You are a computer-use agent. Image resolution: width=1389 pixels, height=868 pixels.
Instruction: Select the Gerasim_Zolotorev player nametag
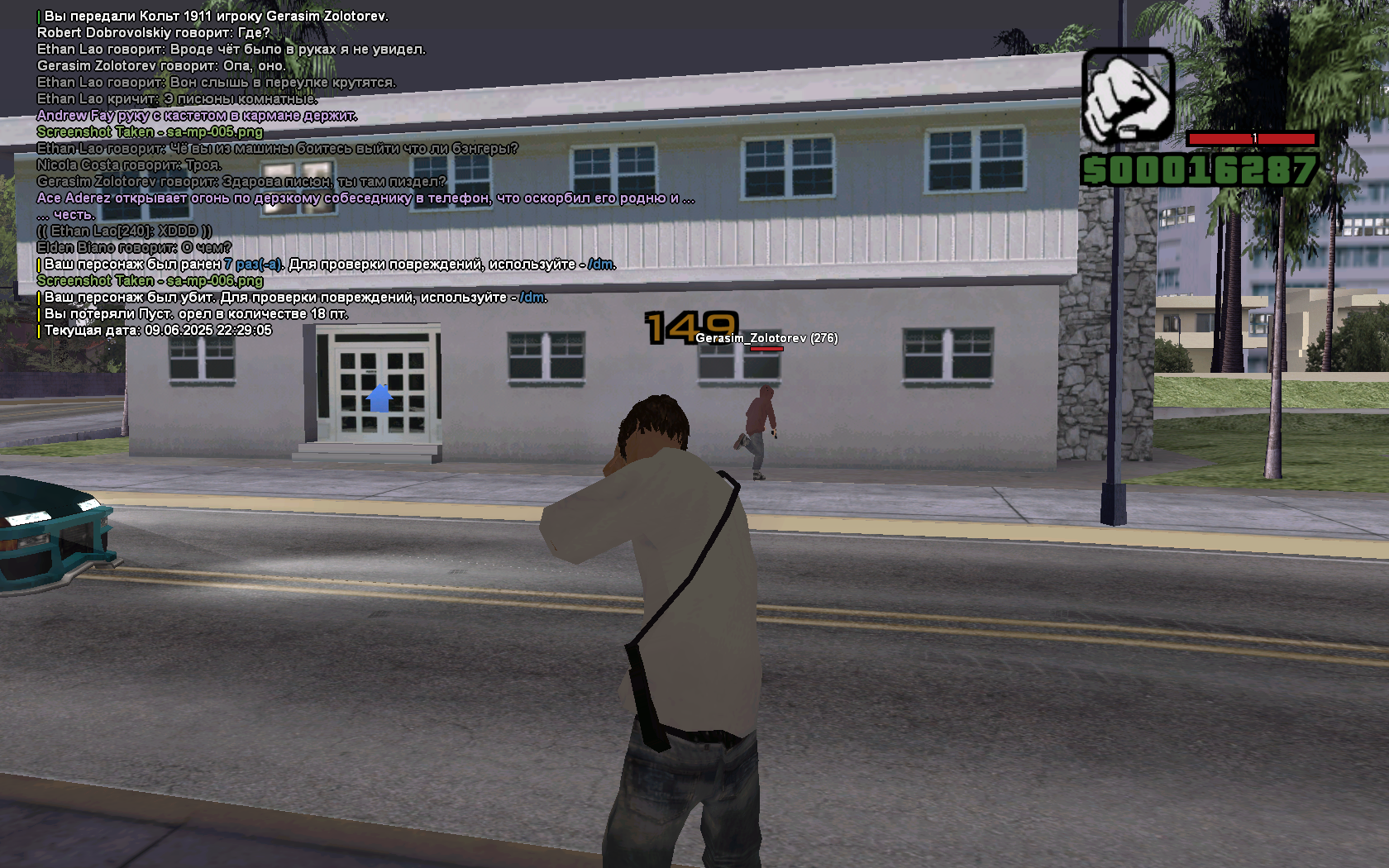coord(766,338)
